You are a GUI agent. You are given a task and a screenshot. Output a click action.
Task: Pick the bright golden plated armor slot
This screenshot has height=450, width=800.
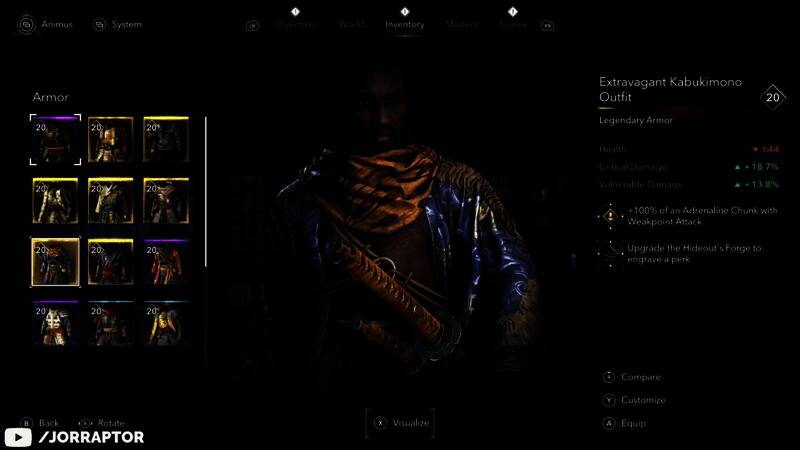(x=111, y=140)
